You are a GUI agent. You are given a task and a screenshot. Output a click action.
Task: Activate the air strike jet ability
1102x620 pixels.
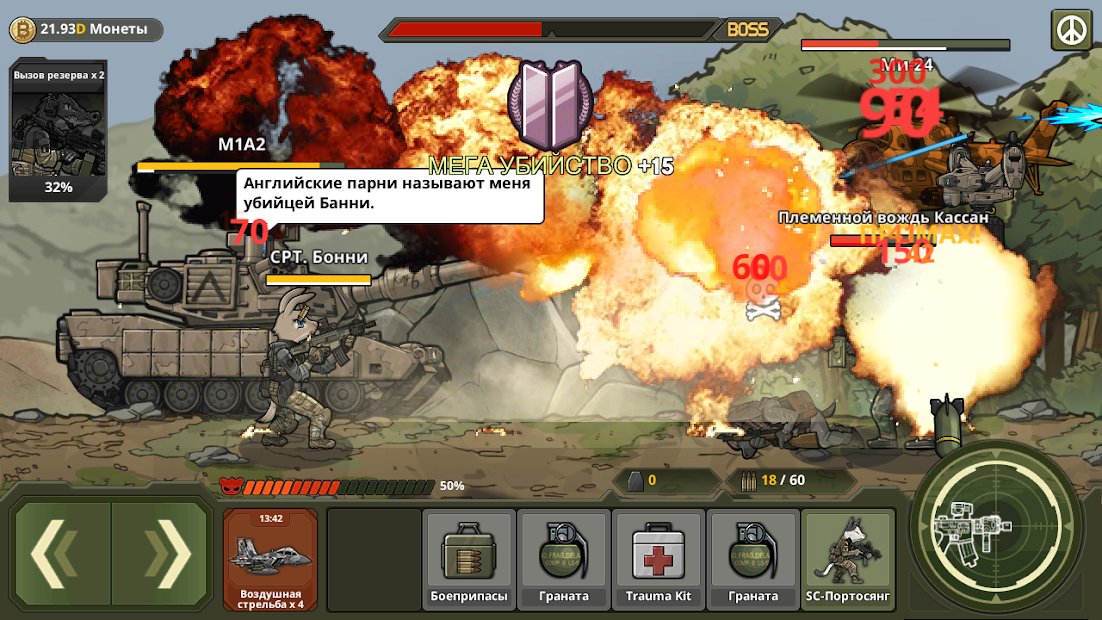click(270, 559)
